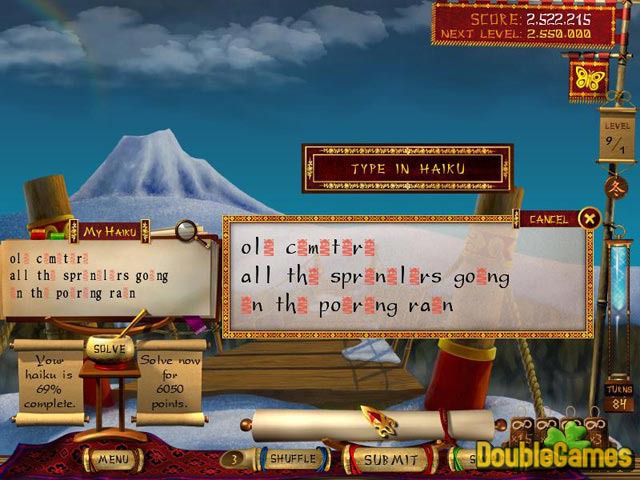Select the butterfly banner icon
The width and height of the screenshot is (640, 480).
coord(588,78)
